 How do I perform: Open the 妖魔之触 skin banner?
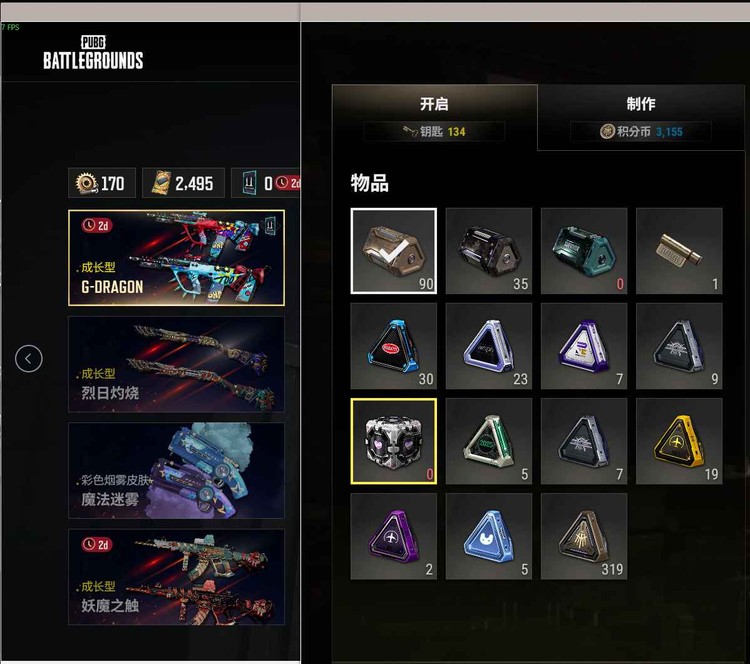click(176, 576)
